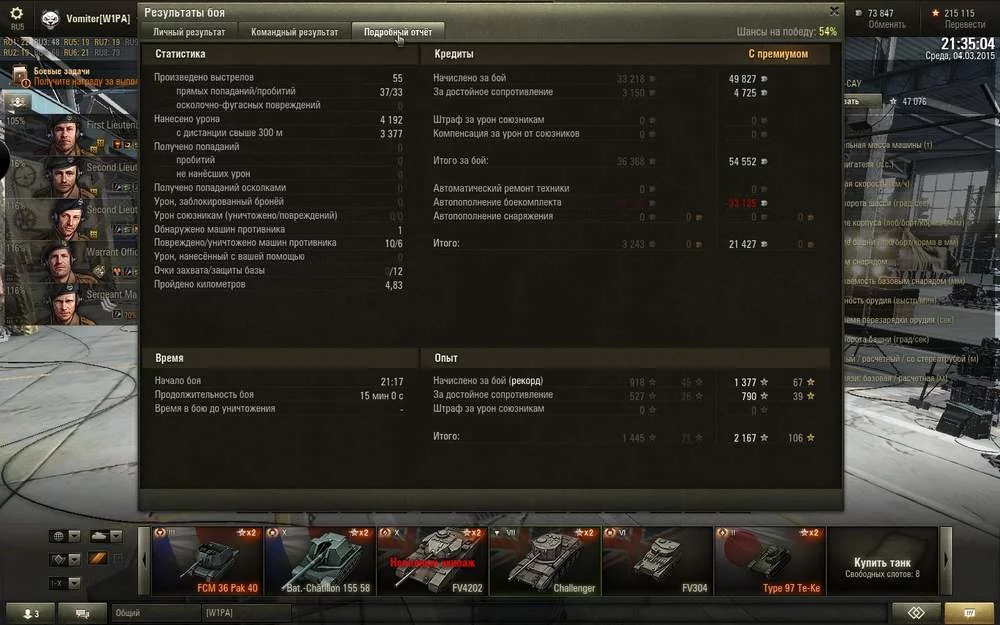Open the Общий chat channel

click(x=155, y=612)
